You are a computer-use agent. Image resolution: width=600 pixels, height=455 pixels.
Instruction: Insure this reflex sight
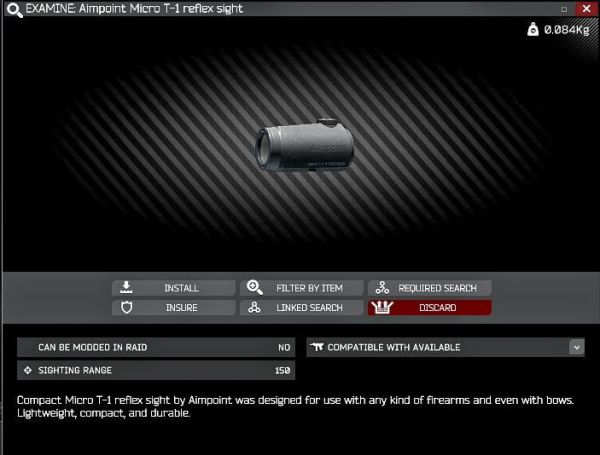click(x=173, y=308)
